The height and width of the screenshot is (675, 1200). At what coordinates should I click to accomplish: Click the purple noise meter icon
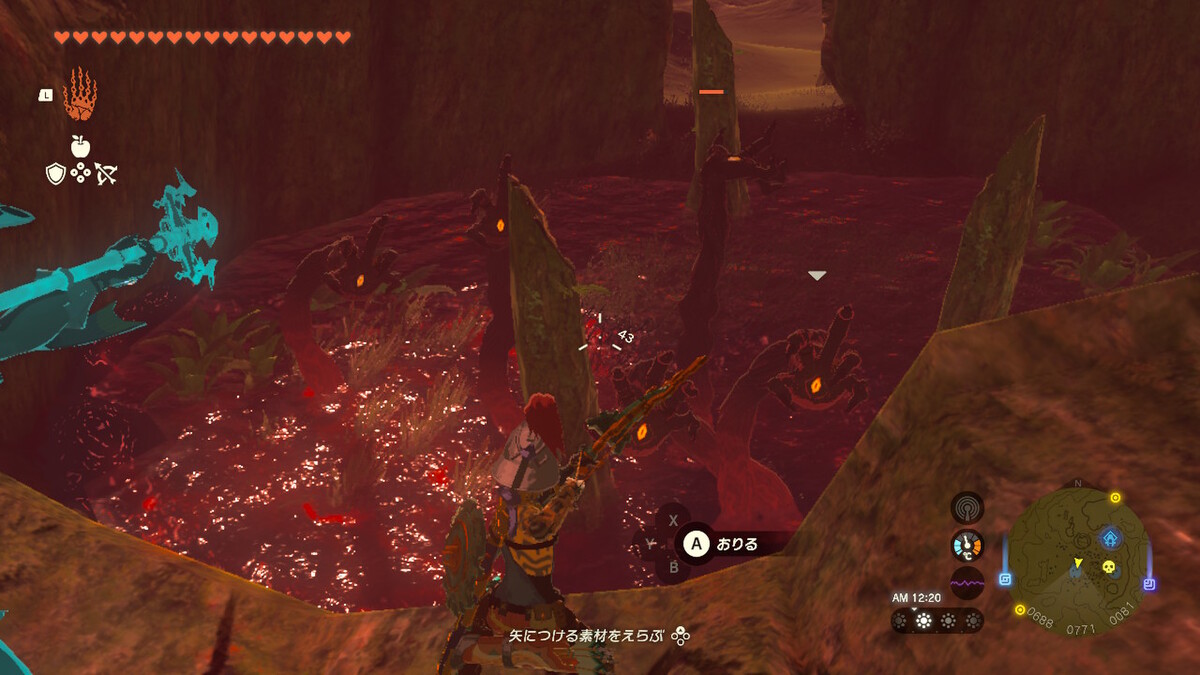967,583
